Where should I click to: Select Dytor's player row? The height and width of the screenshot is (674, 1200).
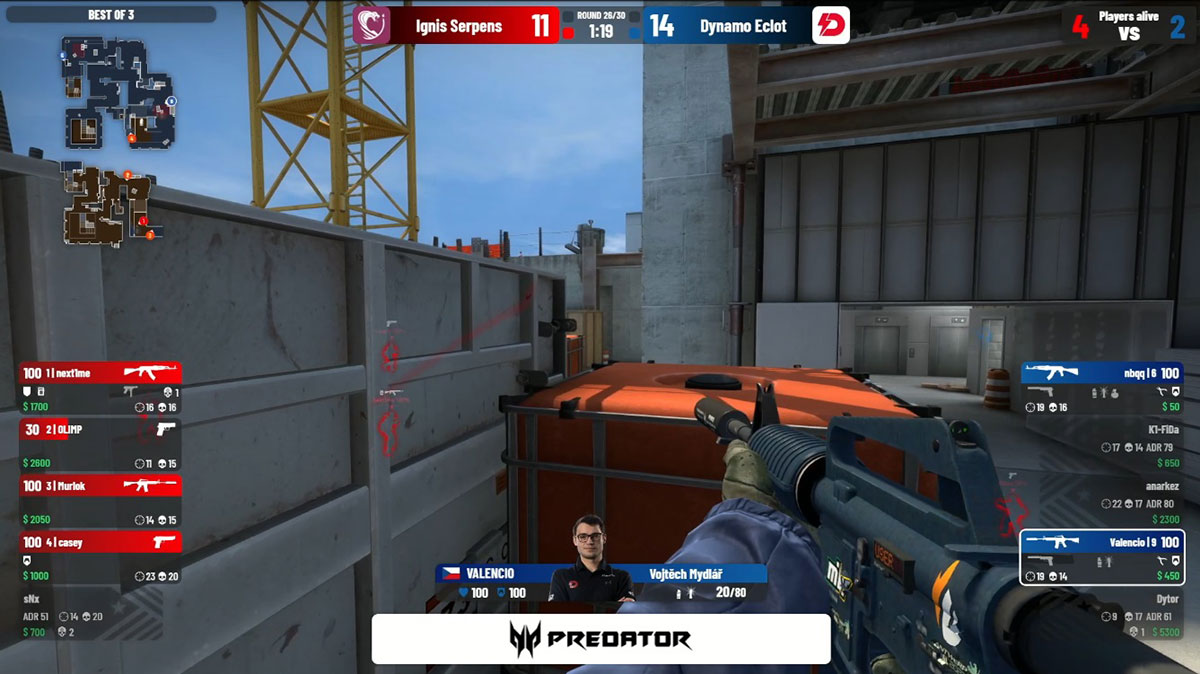[1101, 613]
